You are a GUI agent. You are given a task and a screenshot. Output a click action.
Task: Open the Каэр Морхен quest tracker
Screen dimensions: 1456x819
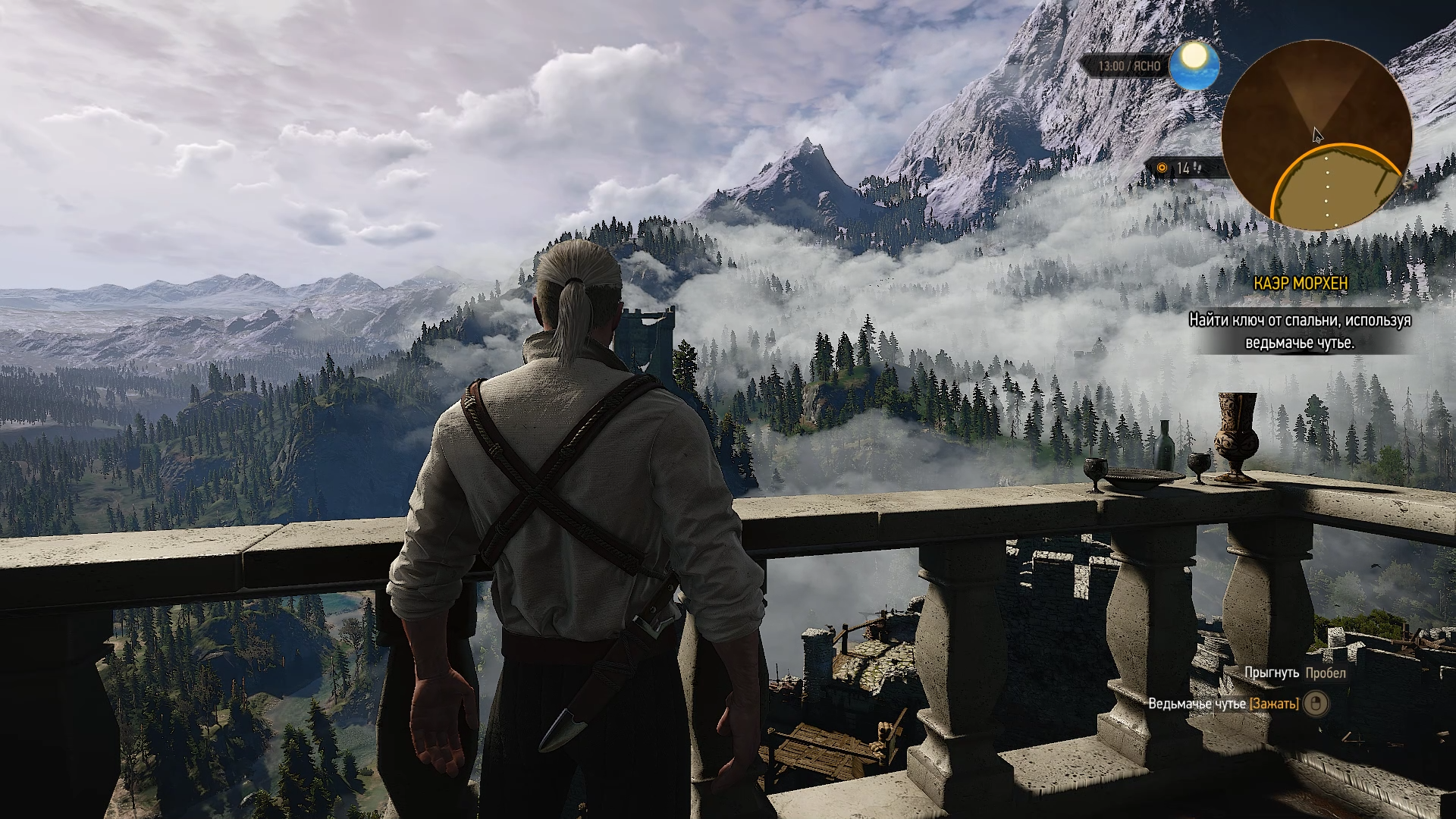coord(1301,283)
